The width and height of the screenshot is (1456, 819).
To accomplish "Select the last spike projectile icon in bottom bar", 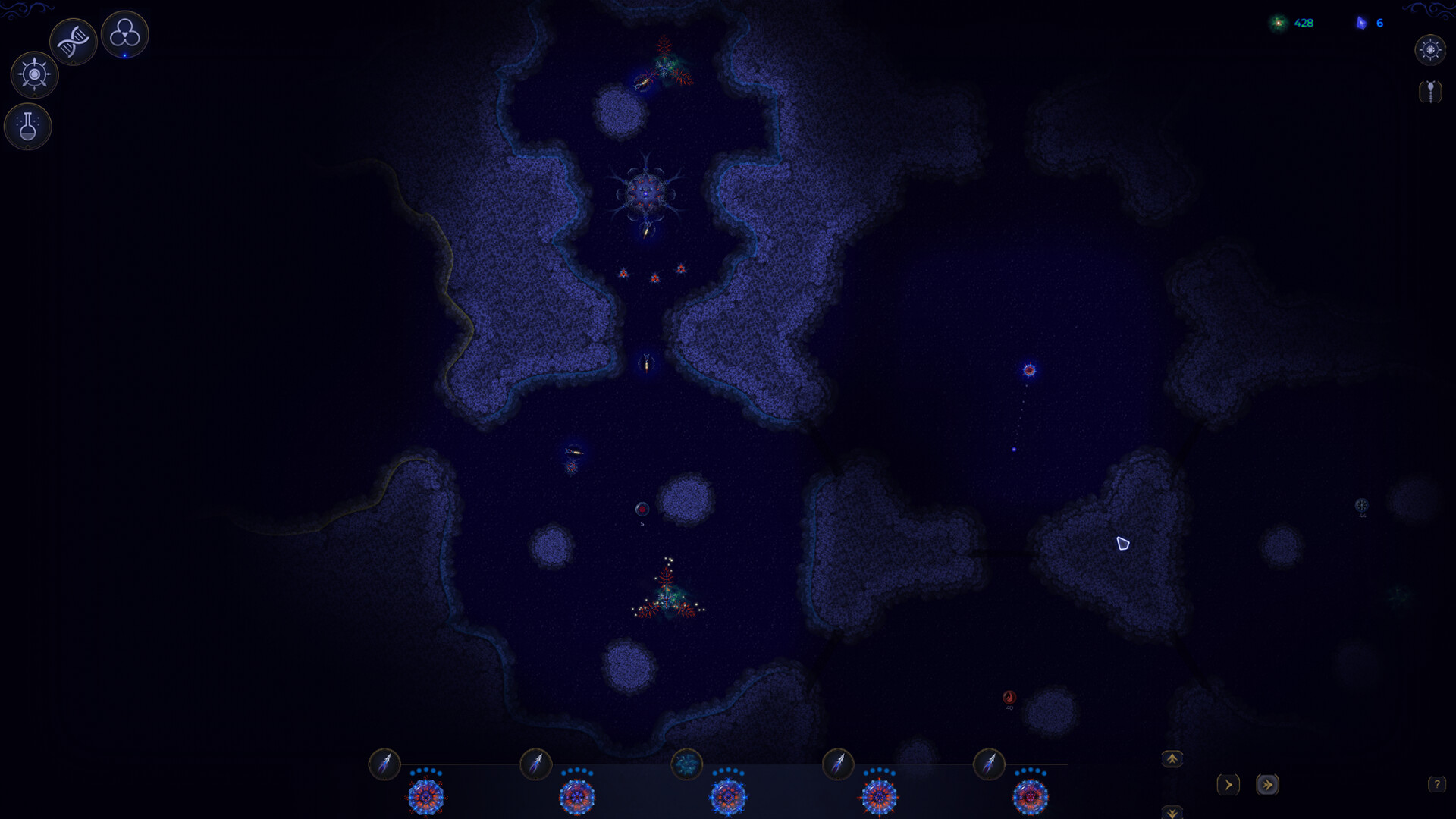I will pyautogui.click(x=988, y=766).
